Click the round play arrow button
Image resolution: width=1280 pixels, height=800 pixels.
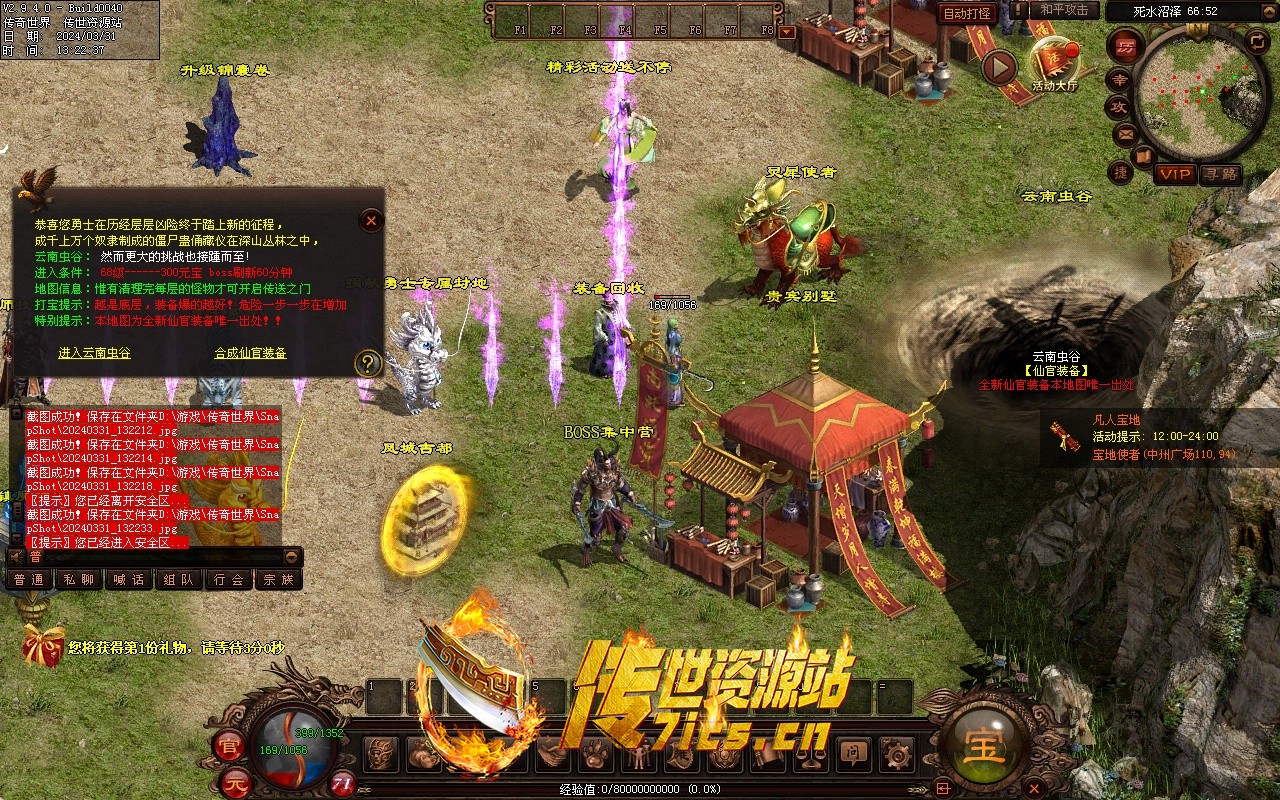pos(998,67)
